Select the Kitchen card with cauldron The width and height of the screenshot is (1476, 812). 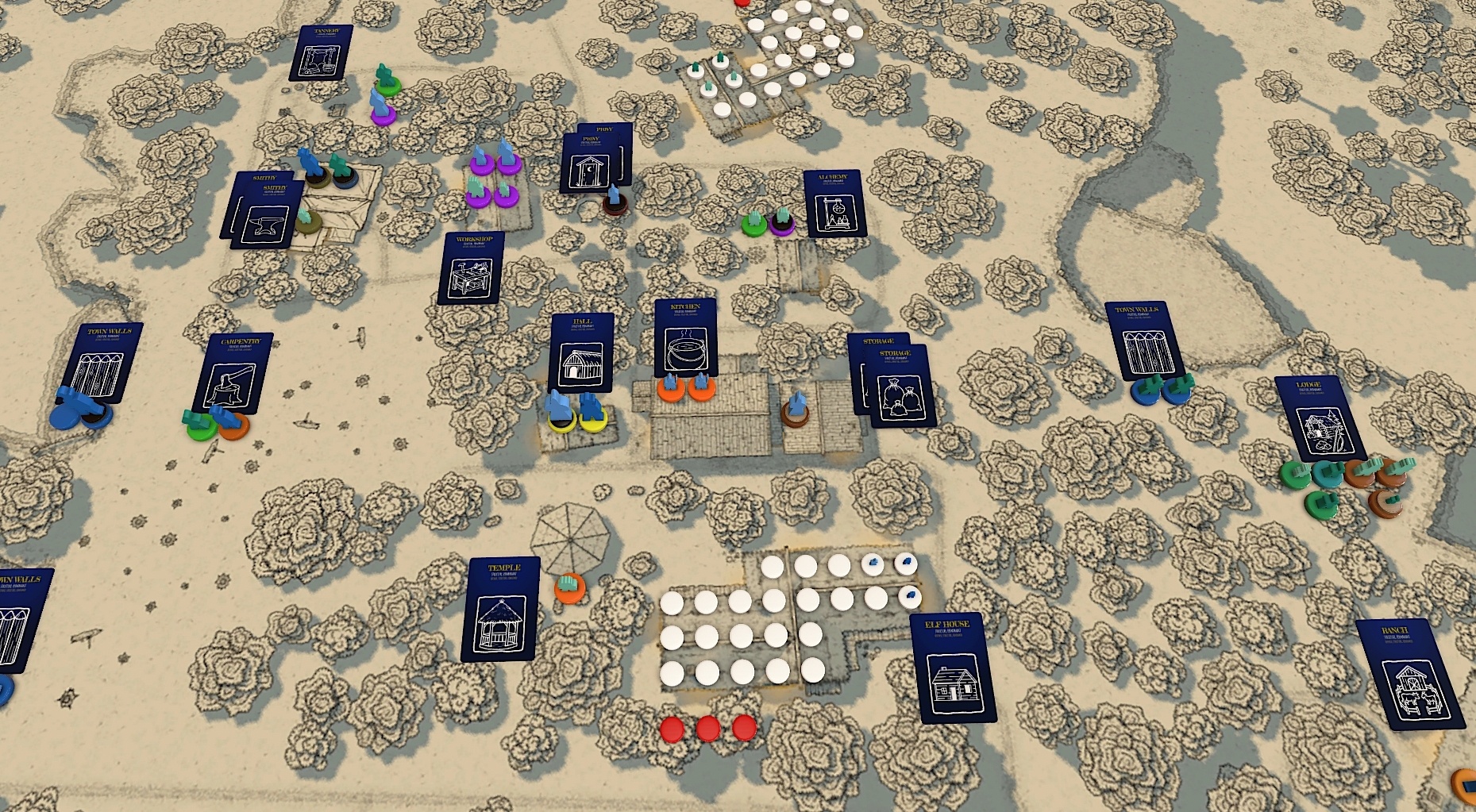pos(686,337)
